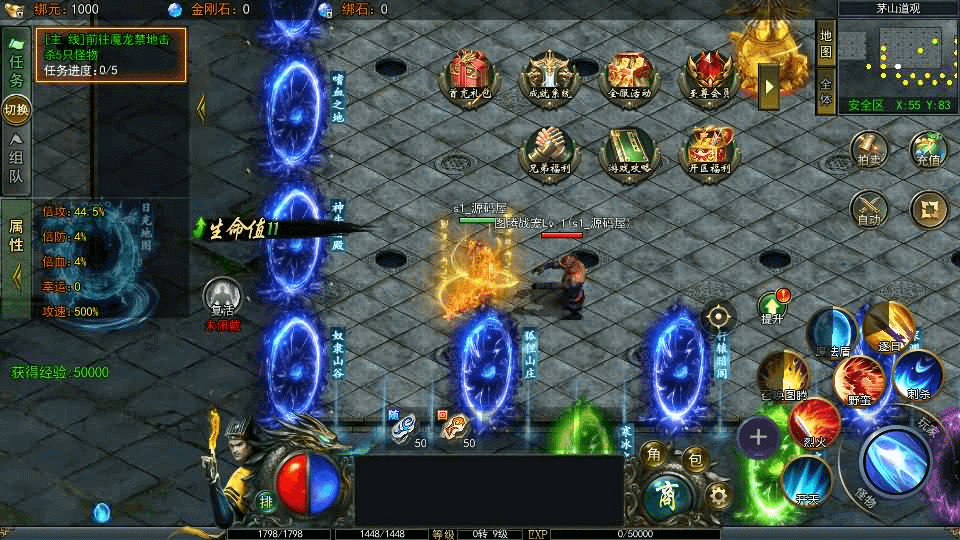Toggle 自动 auto-combat mode

(869, 208)
